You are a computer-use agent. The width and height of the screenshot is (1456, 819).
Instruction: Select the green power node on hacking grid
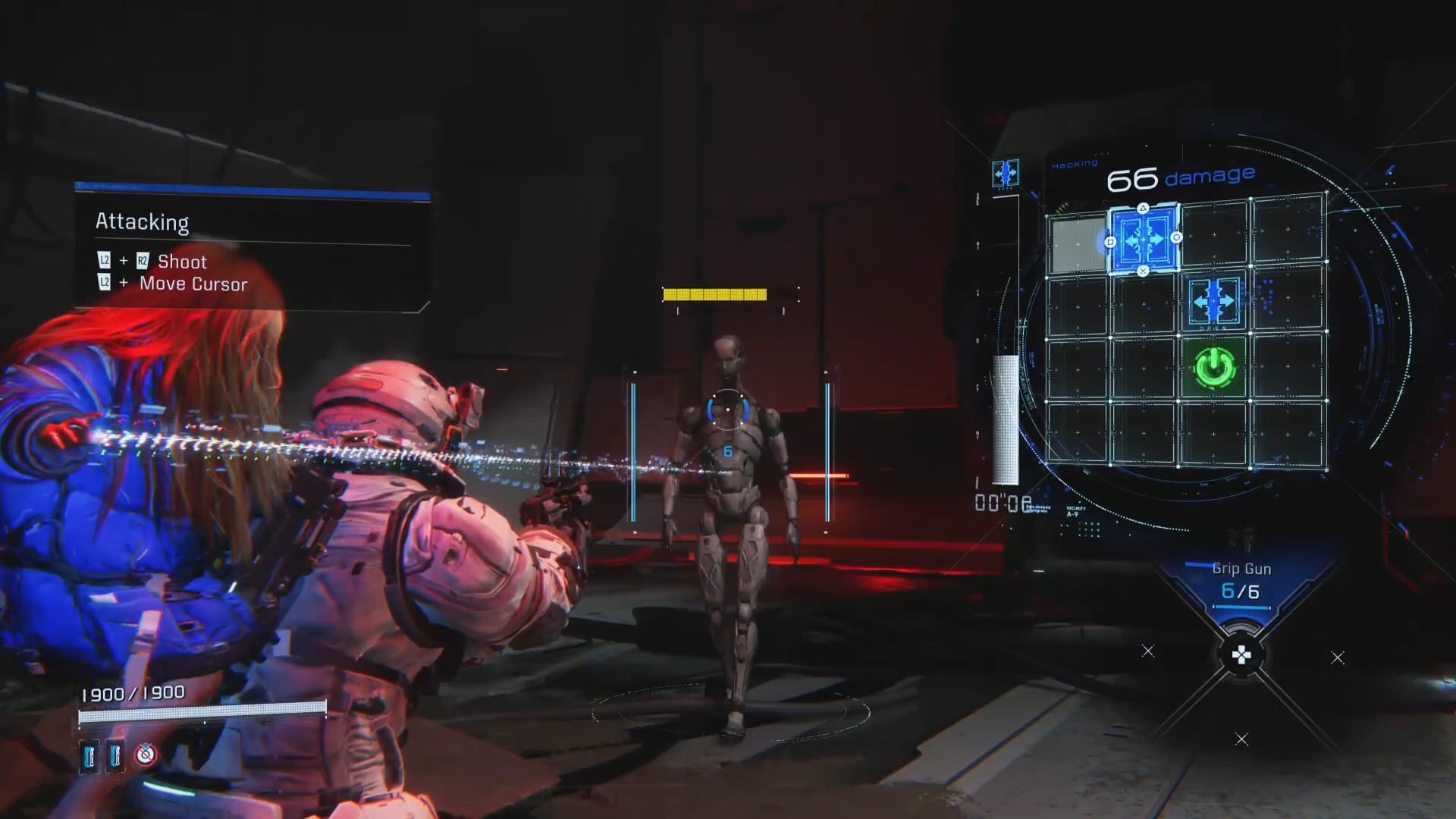pyautogui.click(x=1215, y=368)
